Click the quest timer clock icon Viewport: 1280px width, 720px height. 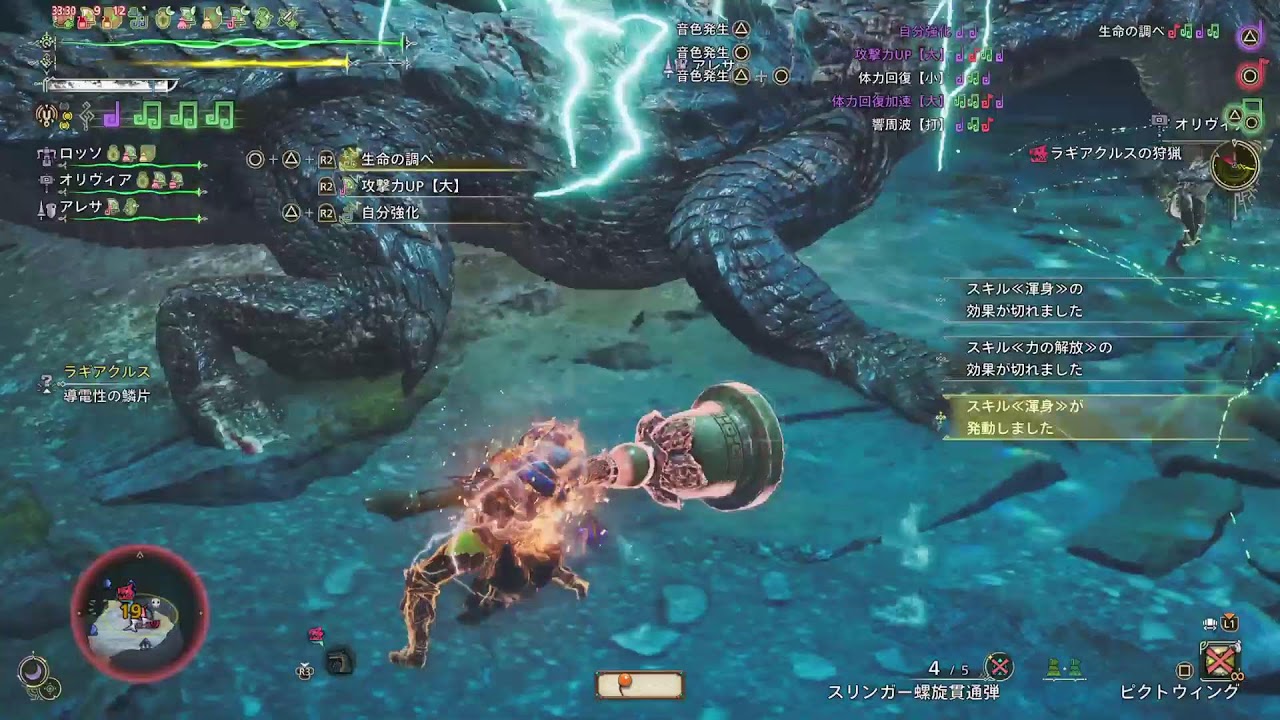1234,165
